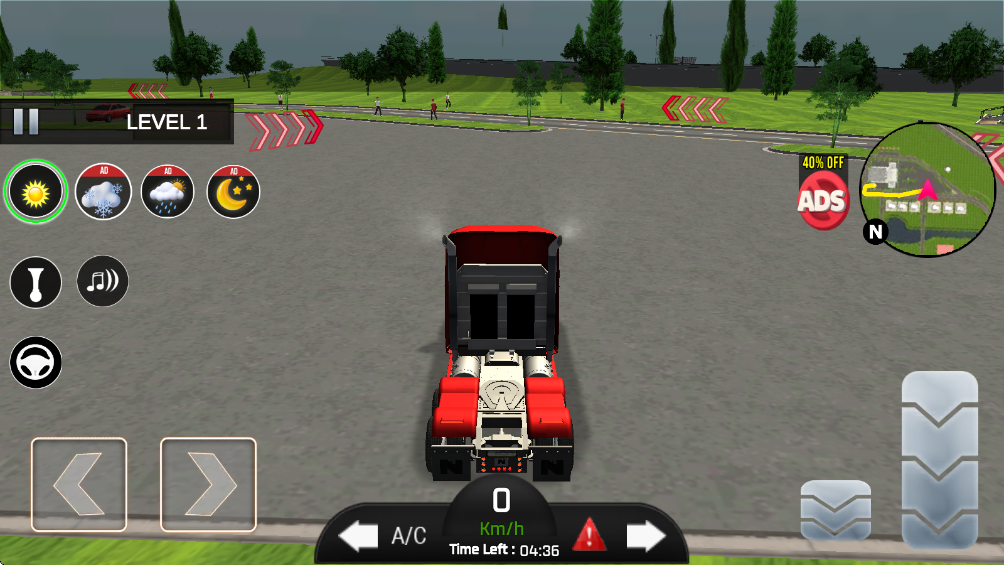1004x565 pixels.
Task: Turn on the left turn signal
Action: [358, 536]
